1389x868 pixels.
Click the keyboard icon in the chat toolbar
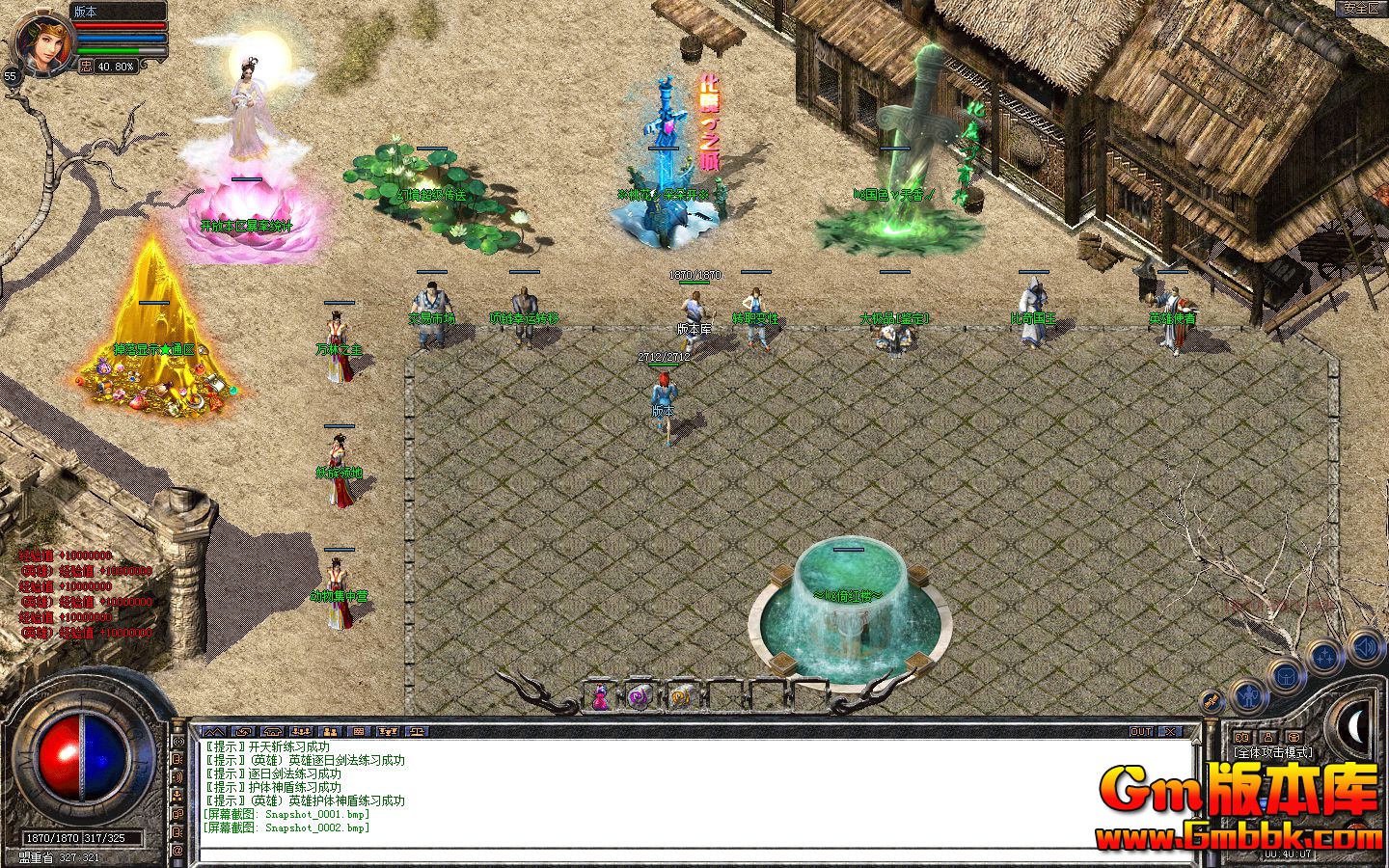(x=360, y=732)
